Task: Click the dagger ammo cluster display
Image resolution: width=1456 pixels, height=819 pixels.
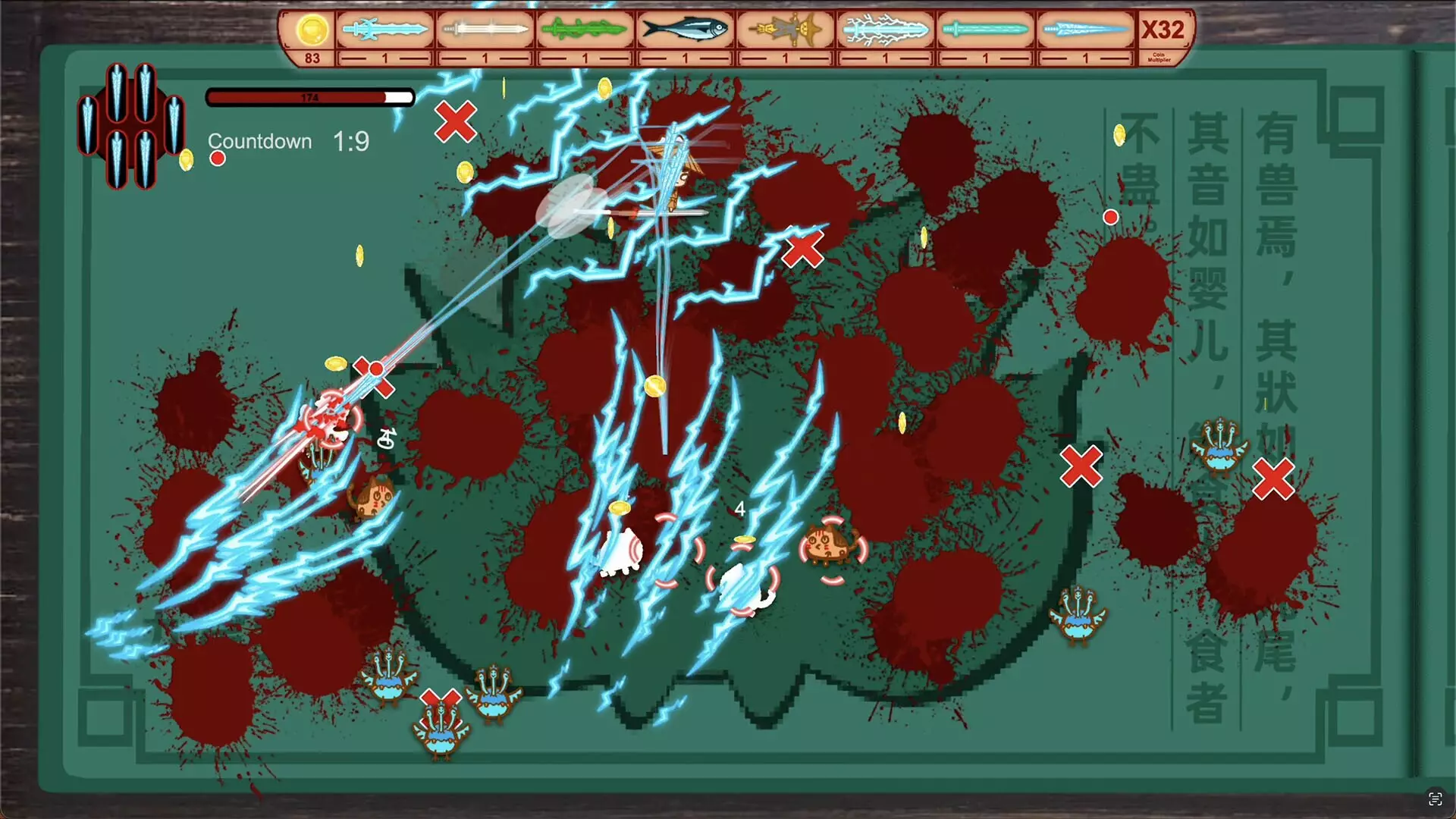Action: coord(130,127)
